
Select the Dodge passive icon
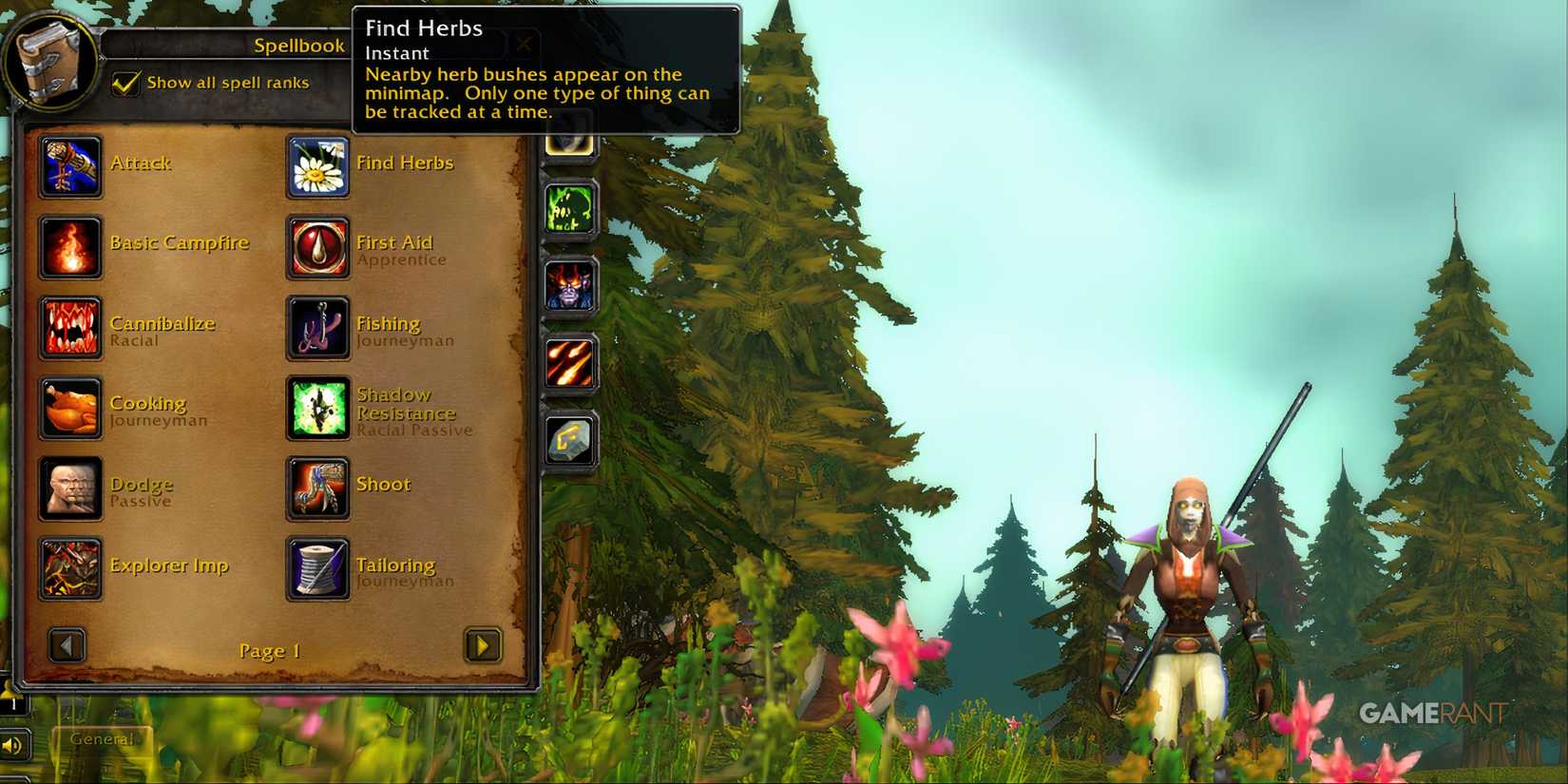point(70,487)
